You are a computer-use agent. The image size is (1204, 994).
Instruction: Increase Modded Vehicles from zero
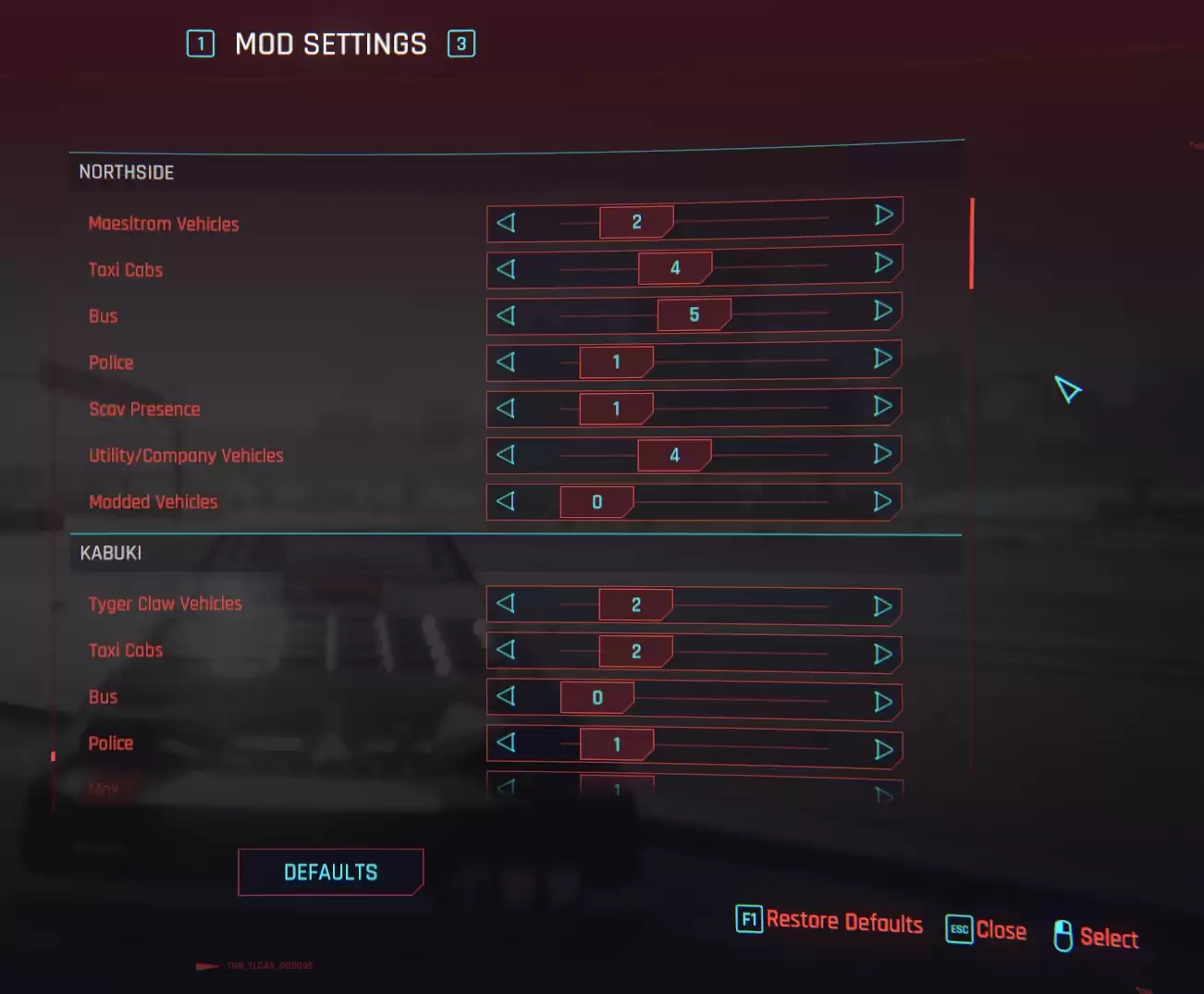pyautogui.click(x=882, y=501)
